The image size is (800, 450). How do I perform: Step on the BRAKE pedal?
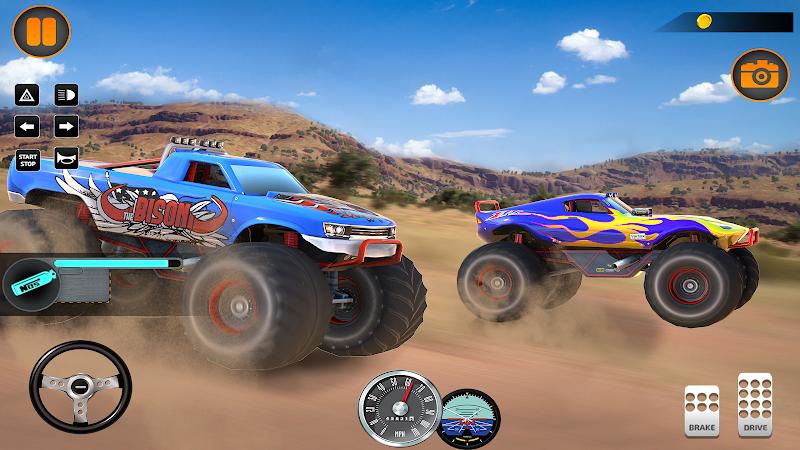[x=702, y=410]
